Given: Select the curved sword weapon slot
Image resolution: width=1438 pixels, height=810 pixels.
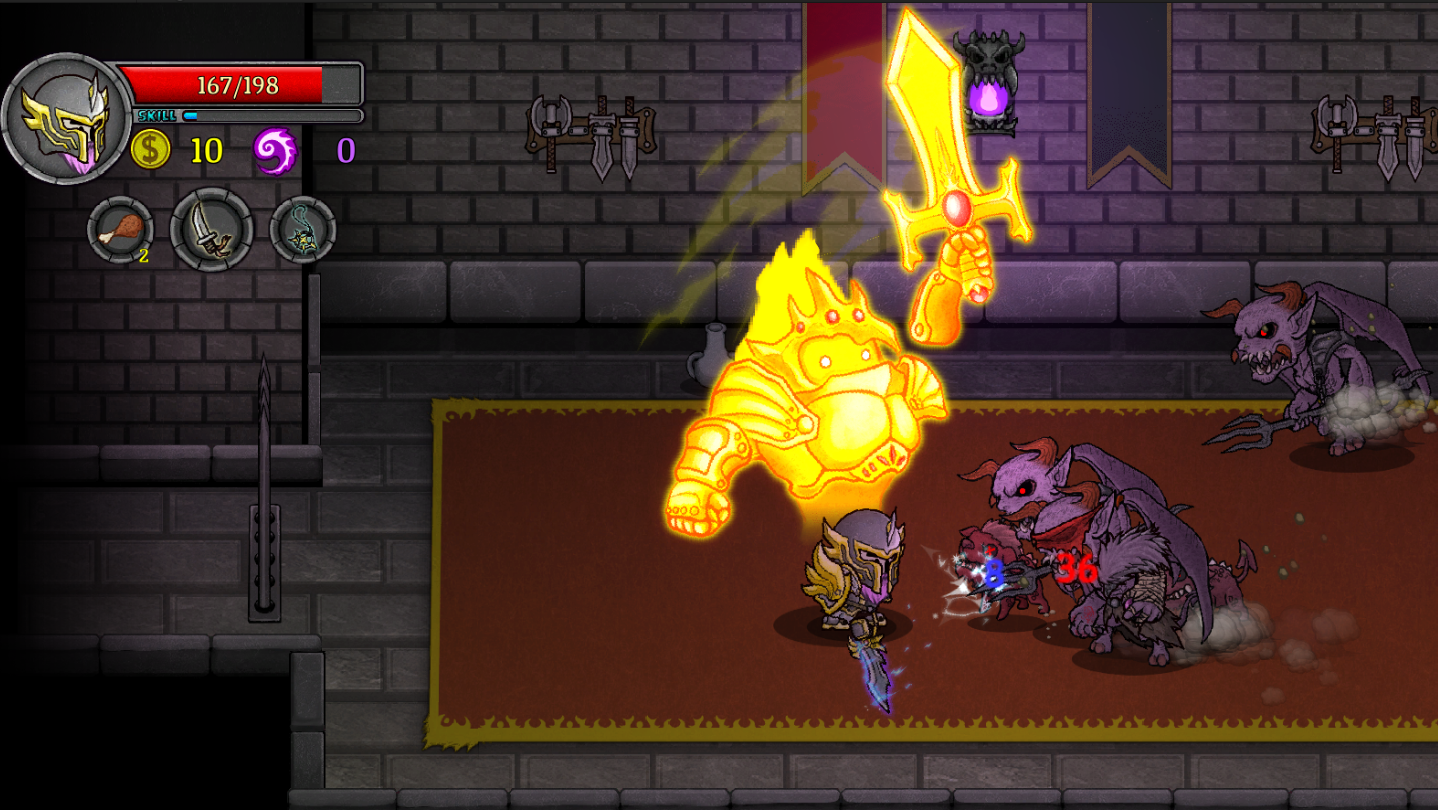Looking at the screenshot, I should (x=211, y=229).
